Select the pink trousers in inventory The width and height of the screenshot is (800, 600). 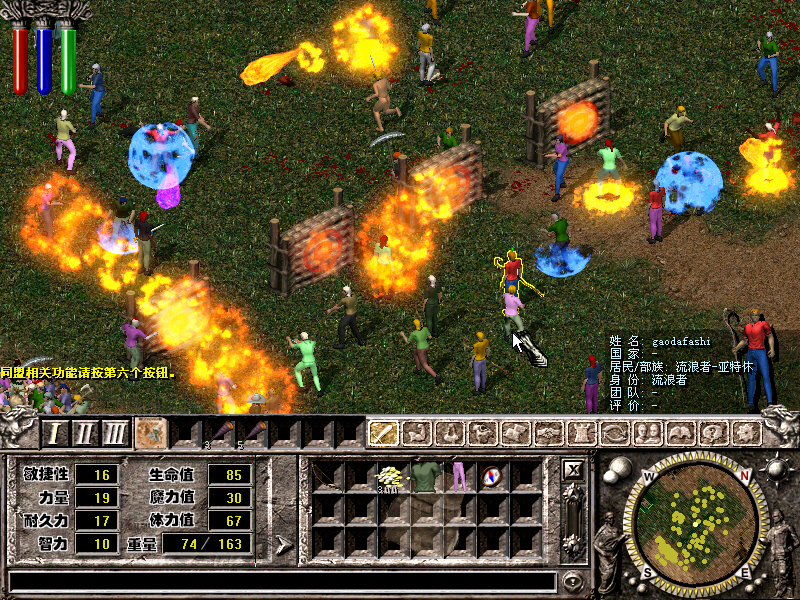click(458, 475)
